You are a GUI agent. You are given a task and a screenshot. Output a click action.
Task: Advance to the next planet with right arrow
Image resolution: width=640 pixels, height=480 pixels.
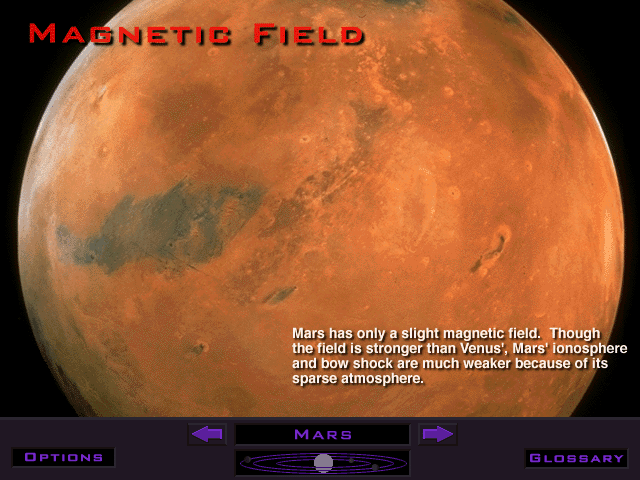coord(437,434)
